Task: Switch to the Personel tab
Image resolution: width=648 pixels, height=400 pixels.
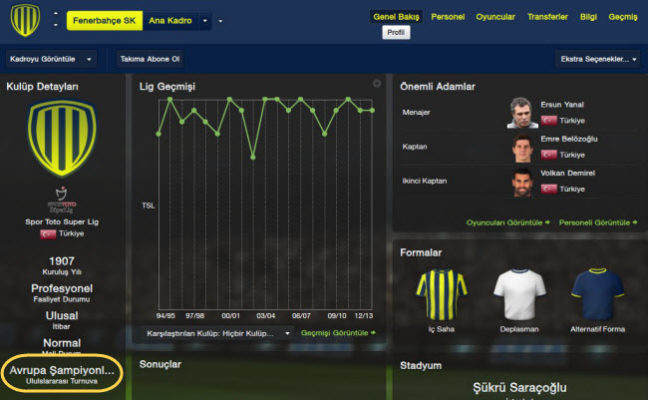Action: [x=447, y=17]
